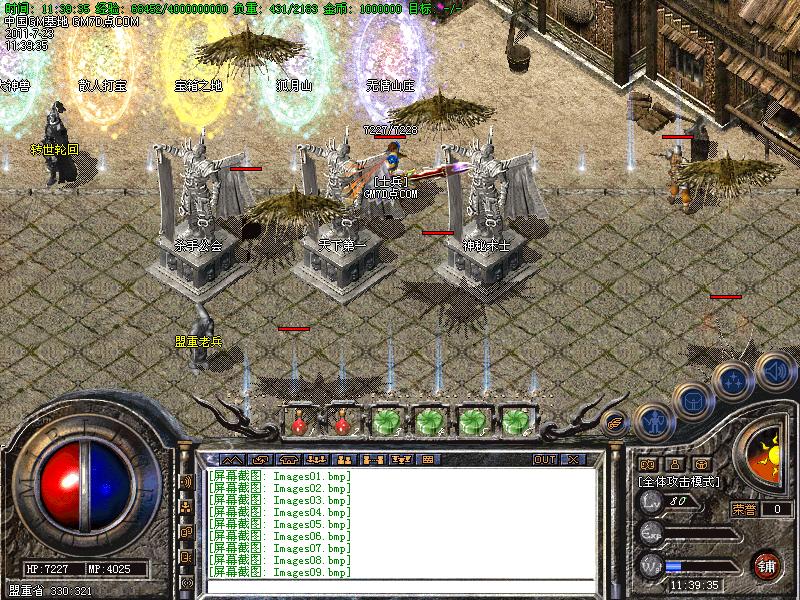Open the character equipment panel button
The width and height of the screenshot is (800, 600).
[653, 422]
